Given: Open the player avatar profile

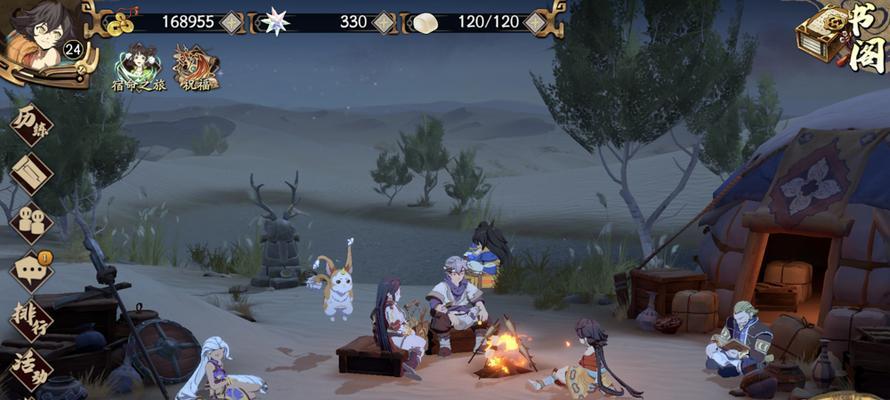Looking at the screenshot, I should (x=38, y=40).
